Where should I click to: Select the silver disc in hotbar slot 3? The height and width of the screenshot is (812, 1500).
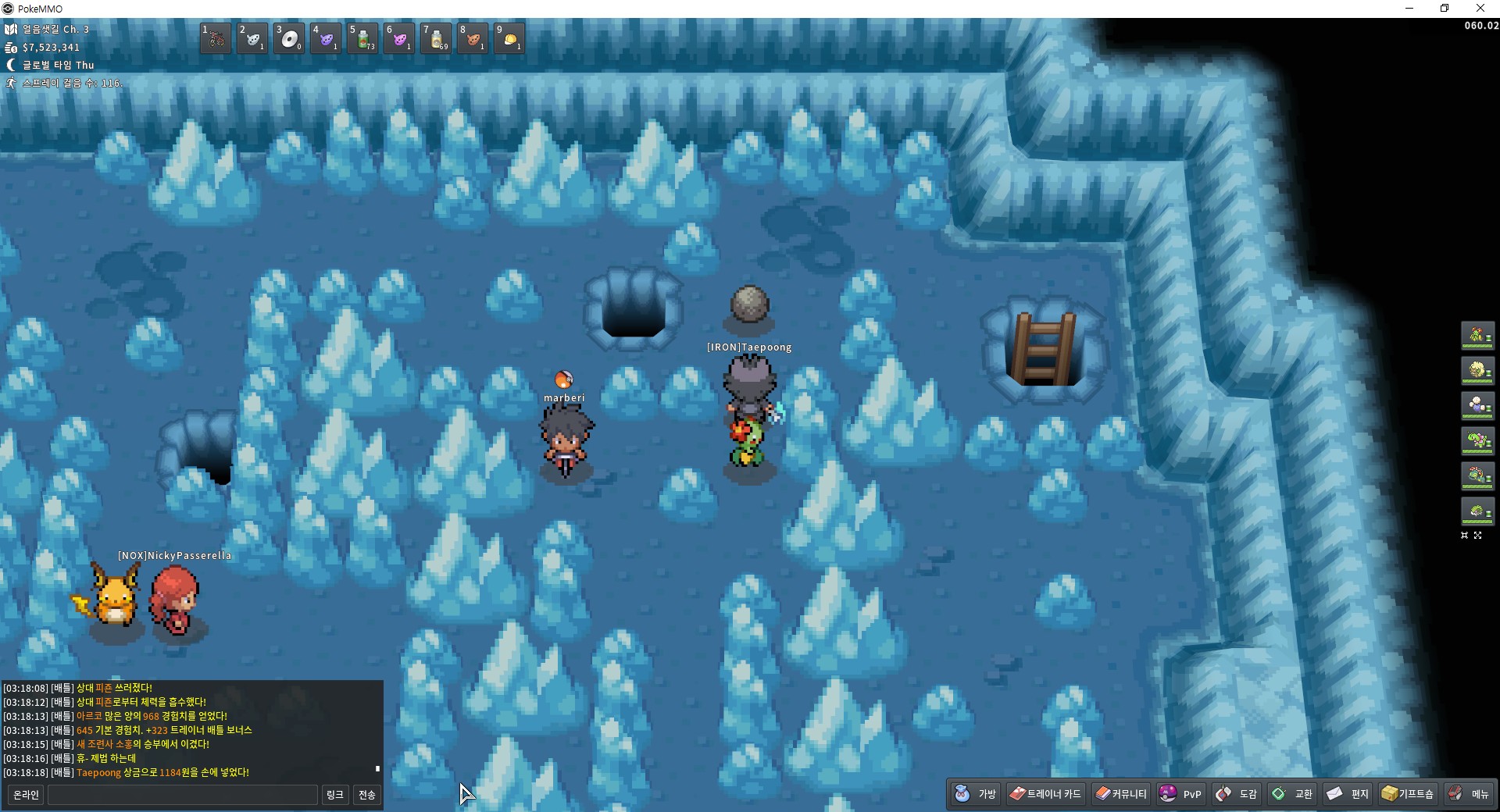[x=289, y=38]
